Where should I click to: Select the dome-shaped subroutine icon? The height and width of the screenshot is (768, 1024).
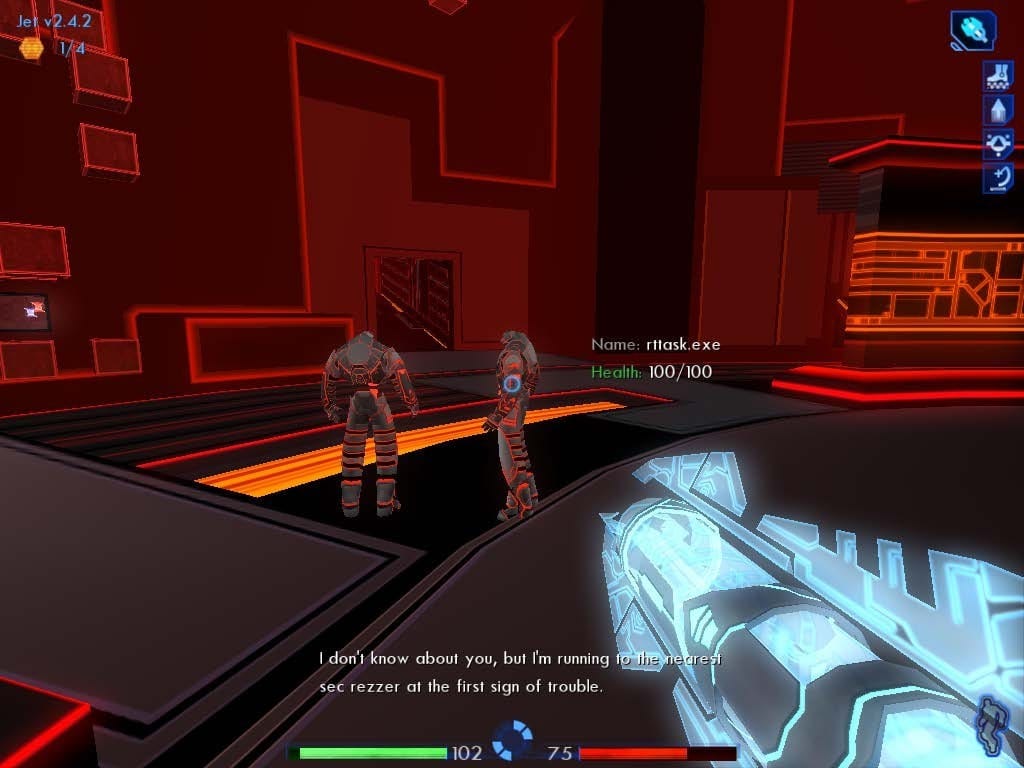[998, 144]
